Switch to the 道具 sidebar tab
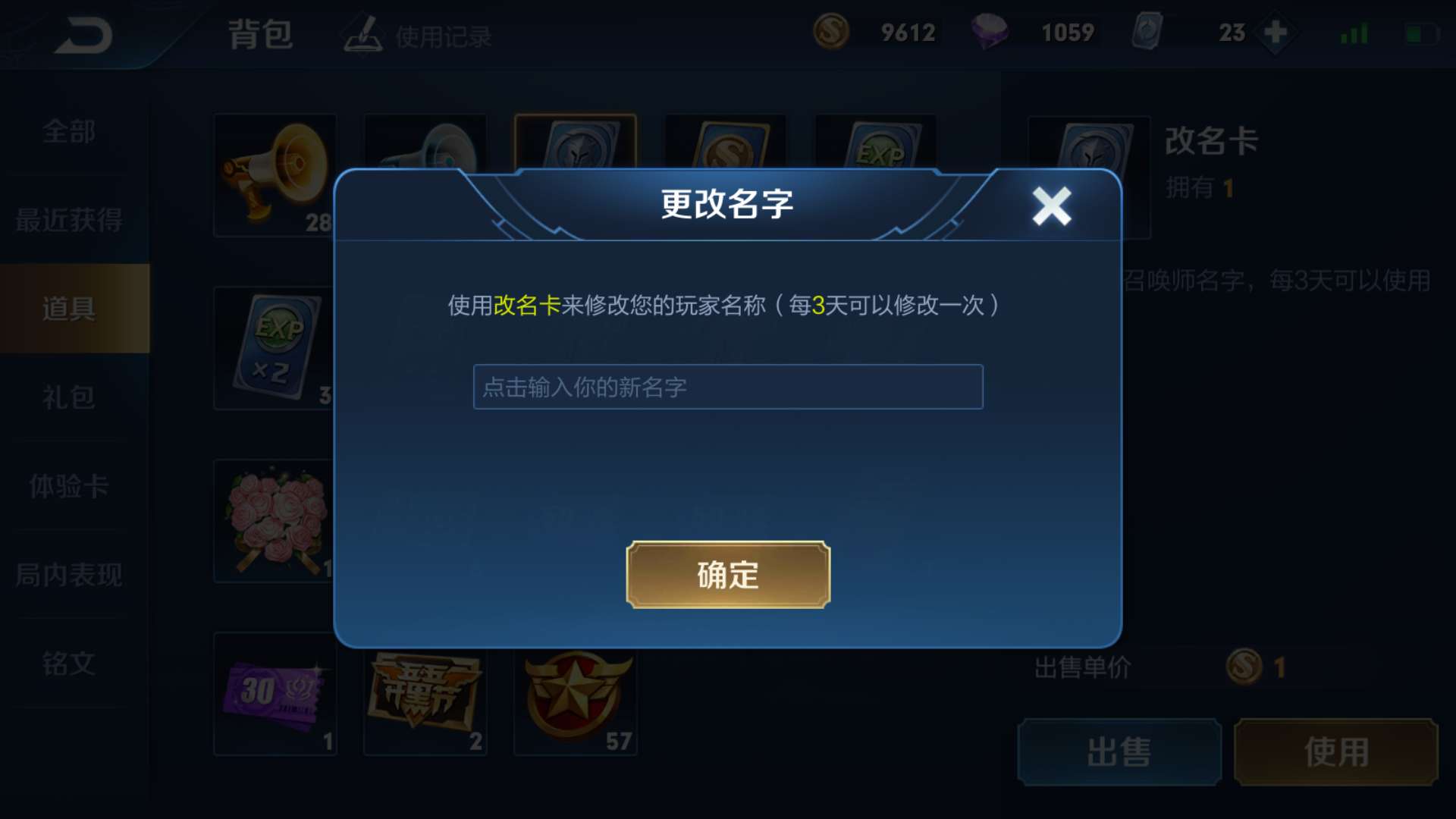 coord(68,310)
